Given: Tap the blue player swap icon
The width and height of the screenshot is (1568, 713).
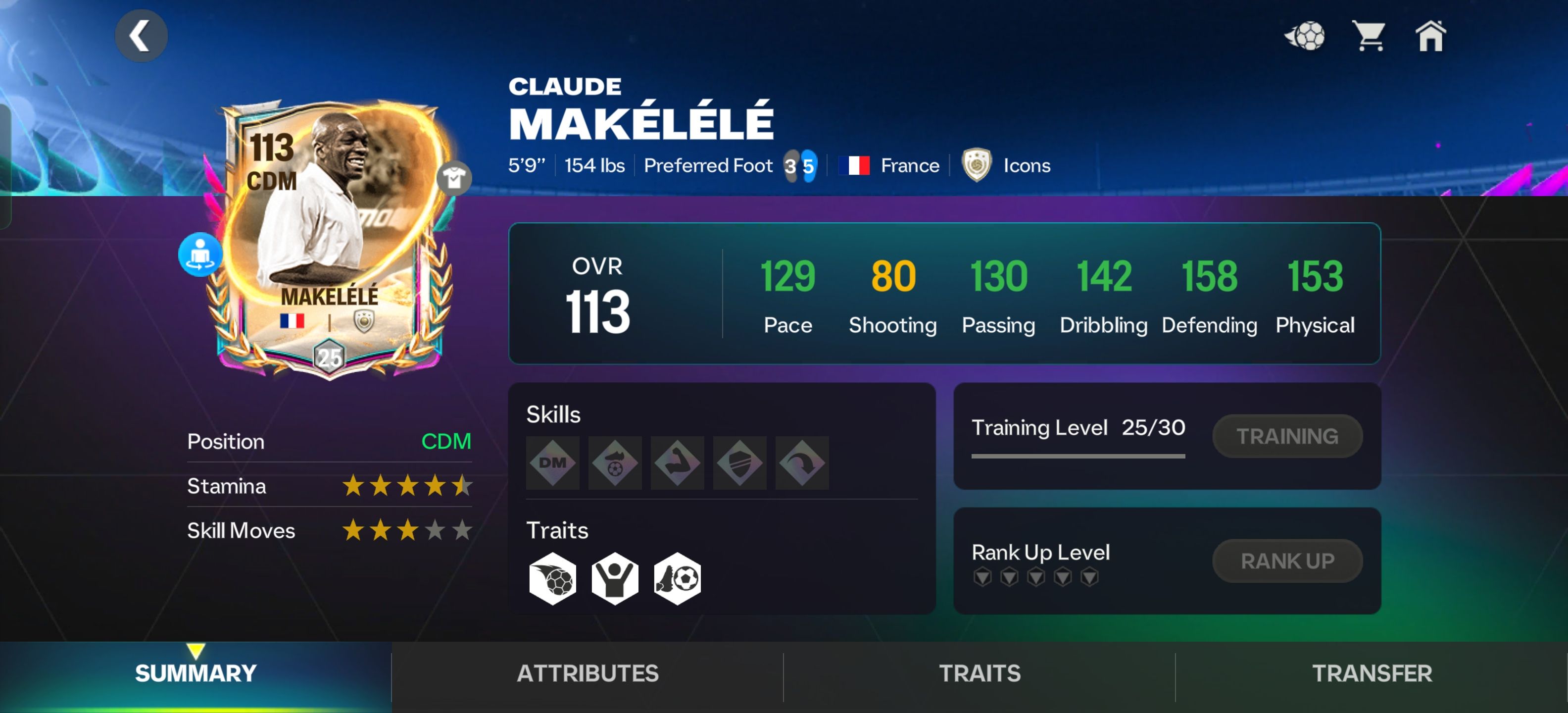Looking at the screenshot, I should 200,255.
